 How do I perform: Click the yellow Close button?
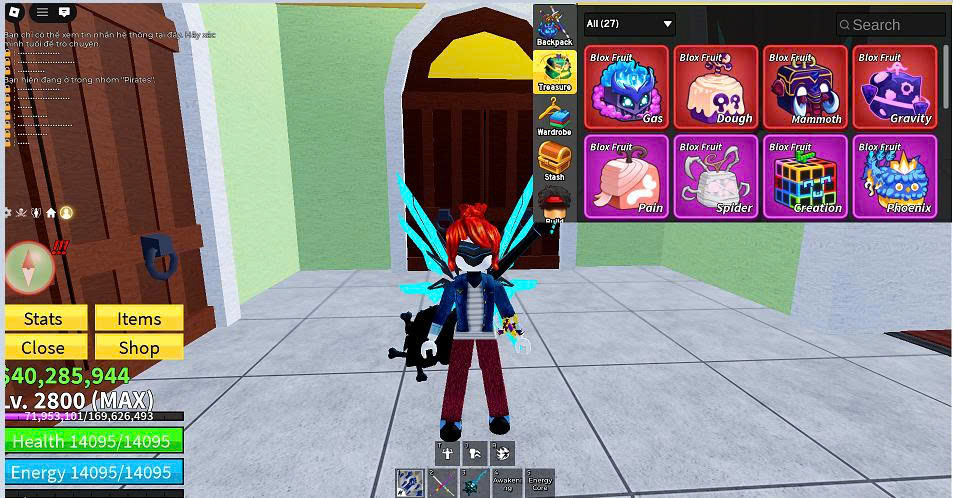click(43, 348)
